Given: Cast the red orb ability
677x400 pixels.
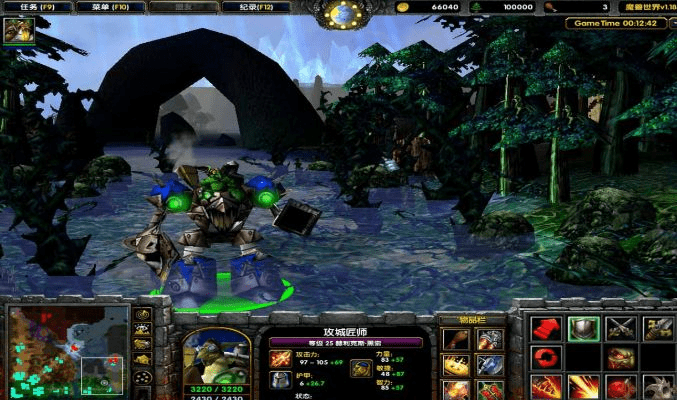Looking at the screenshot, I should click(620, 386).
